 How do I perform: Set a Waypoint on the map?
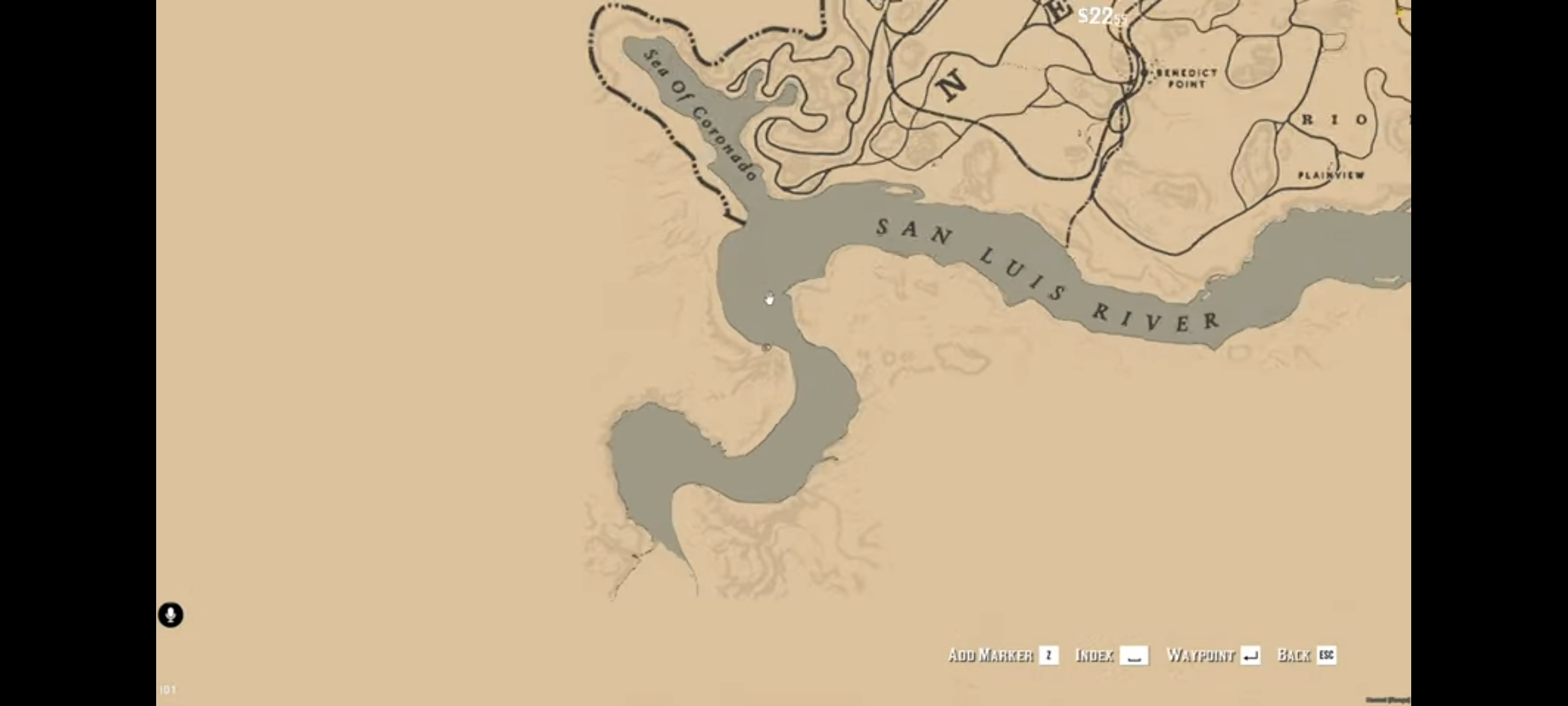point(1213,655)
